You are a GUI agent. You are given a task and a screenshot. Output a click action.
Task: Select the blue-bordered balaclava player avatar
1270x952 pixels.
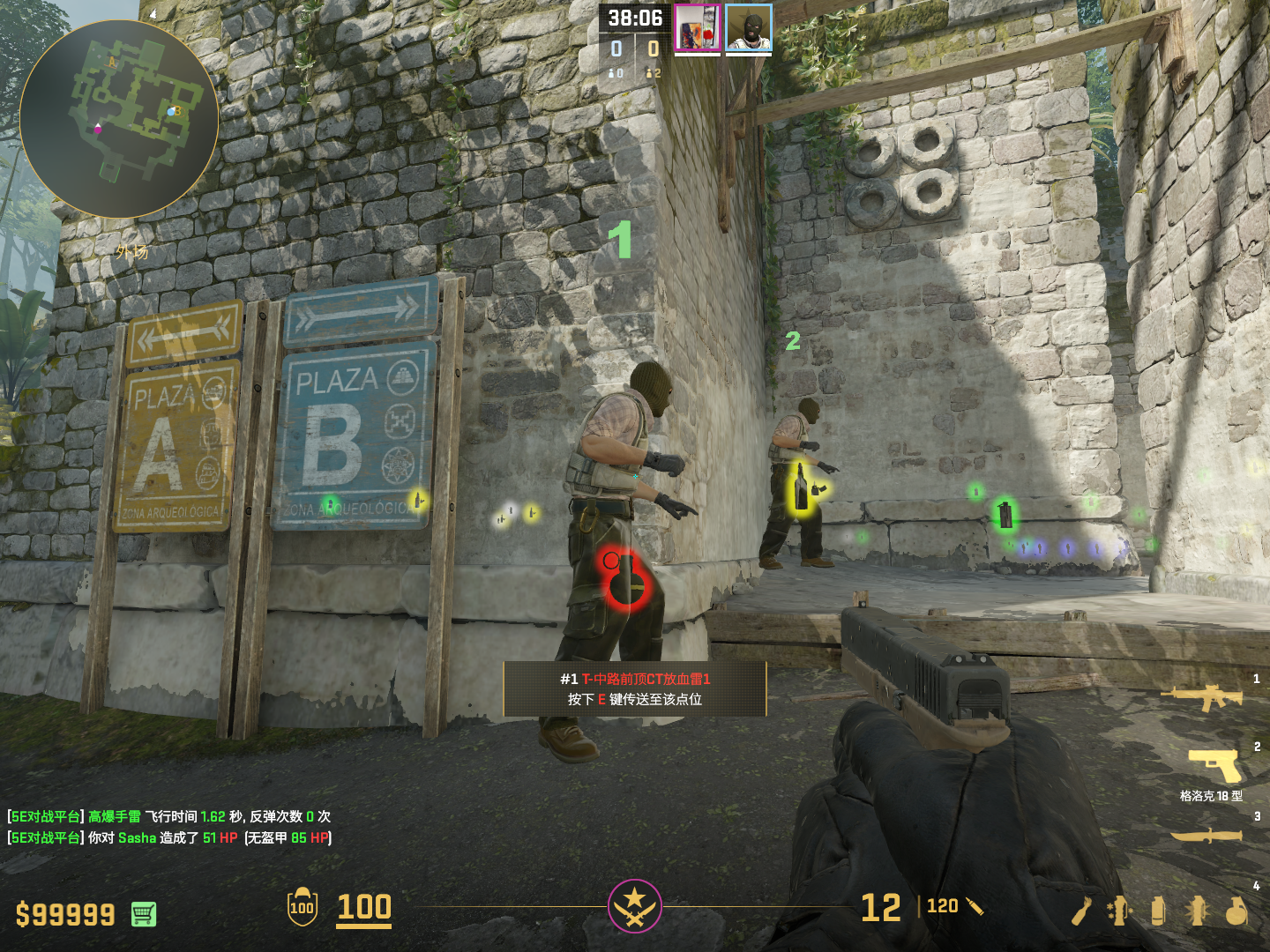click(749, 28)
